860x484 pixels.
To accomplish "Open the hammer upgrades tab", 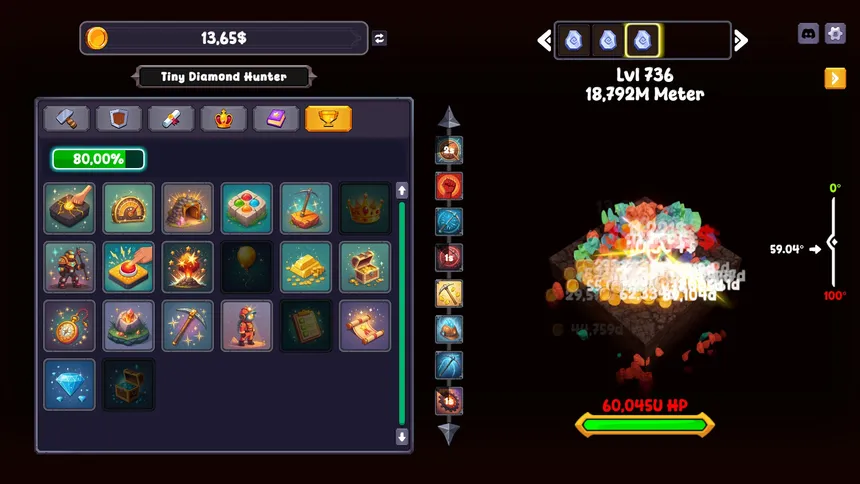I will click(66, 119).
